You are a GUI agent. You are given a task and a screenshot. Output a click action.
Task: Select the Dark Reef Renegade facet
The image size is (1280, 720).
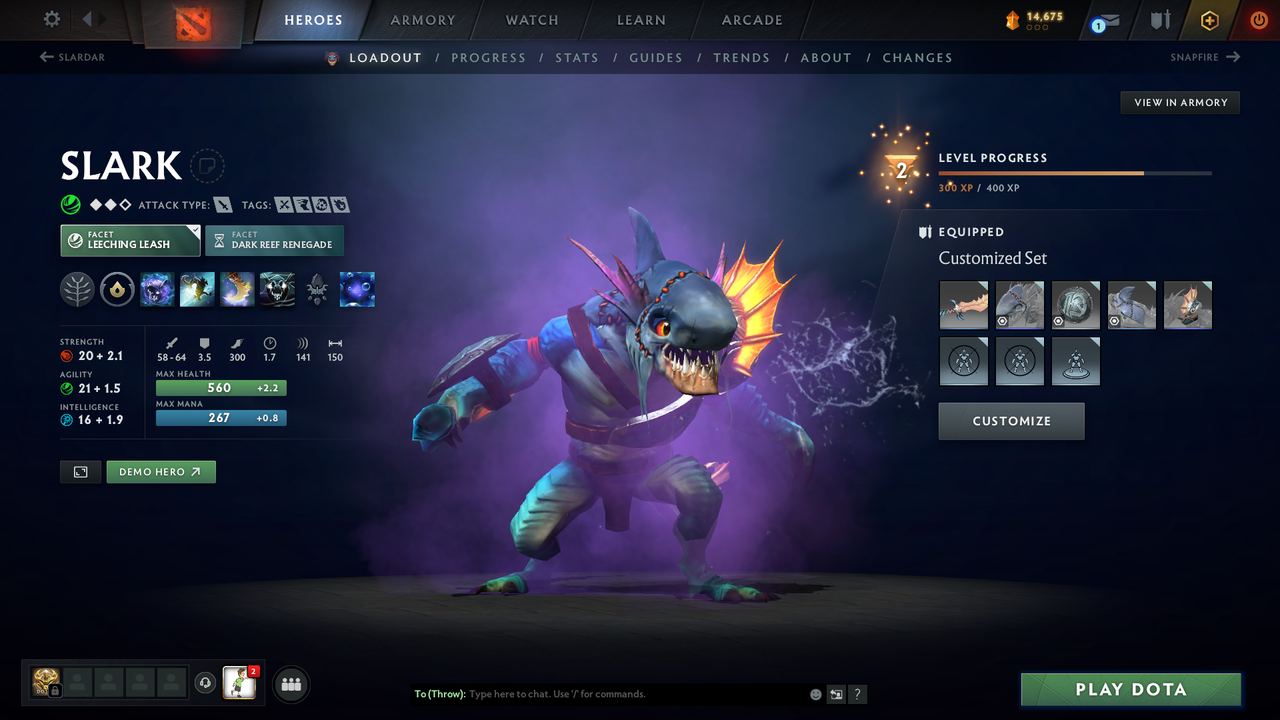(x=274, y=240)
